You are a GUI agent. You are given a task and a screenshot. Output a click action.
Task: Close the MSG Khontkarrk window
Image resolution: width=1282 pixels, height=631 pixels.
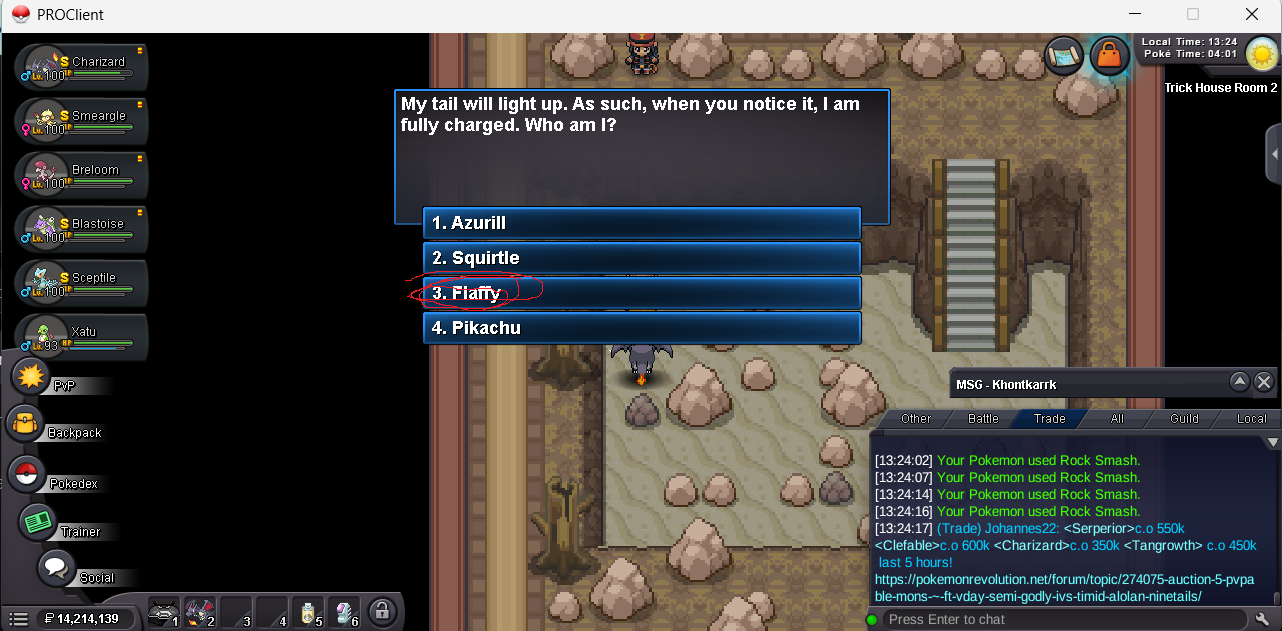click(x=1264, y=382)
